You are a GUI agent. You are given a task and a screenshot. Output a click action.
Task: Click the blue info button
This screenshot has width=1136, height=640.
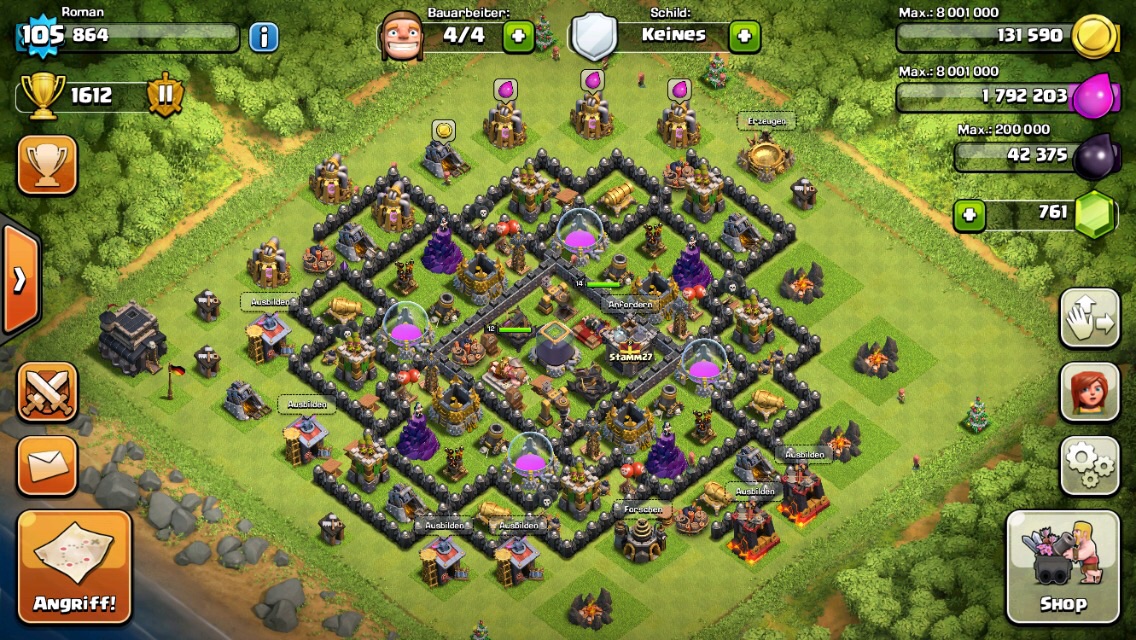[263, 38]
